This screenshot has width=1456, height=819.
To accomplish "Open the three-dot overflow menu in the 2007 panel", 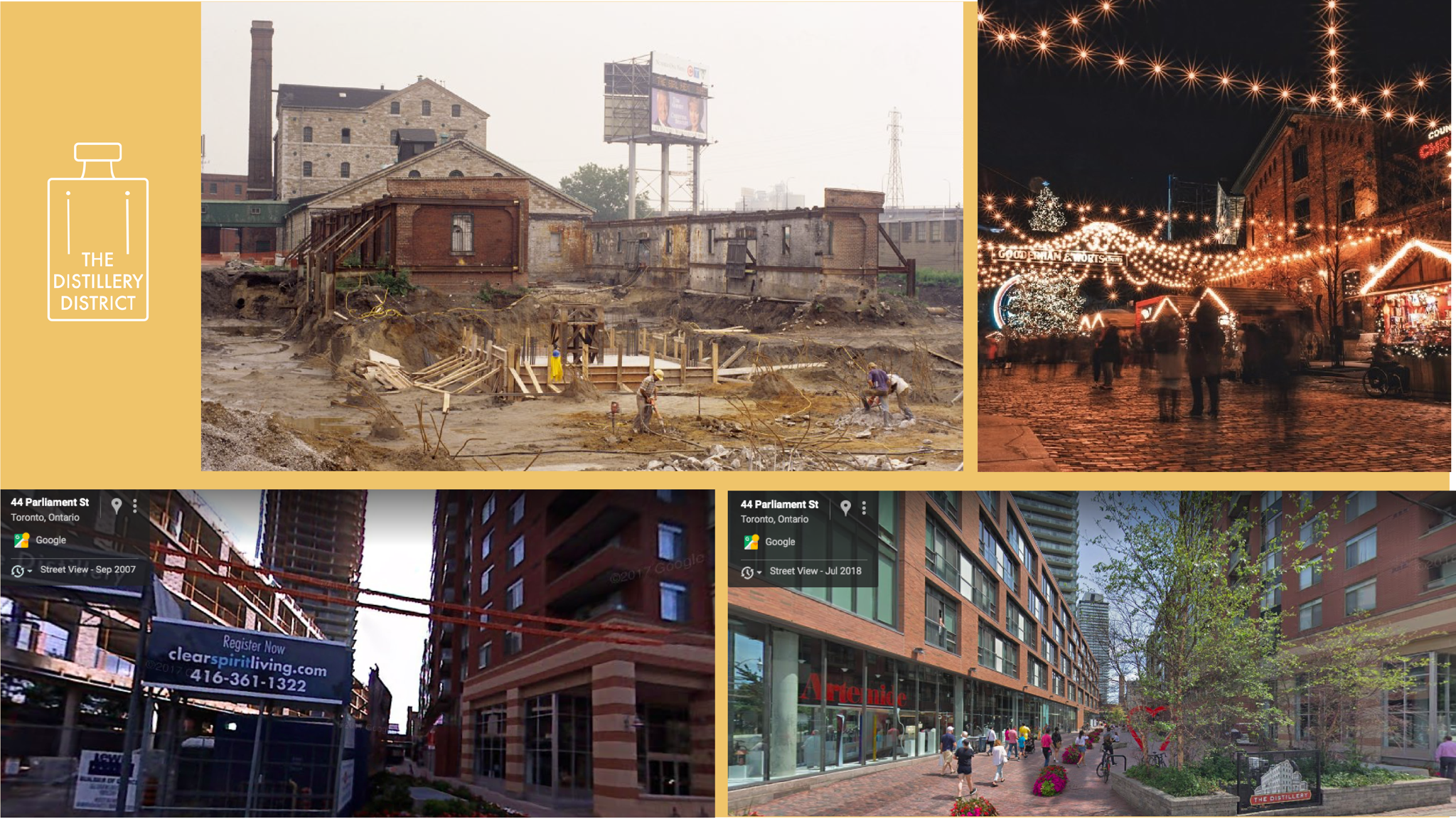I will click(135, 505).
